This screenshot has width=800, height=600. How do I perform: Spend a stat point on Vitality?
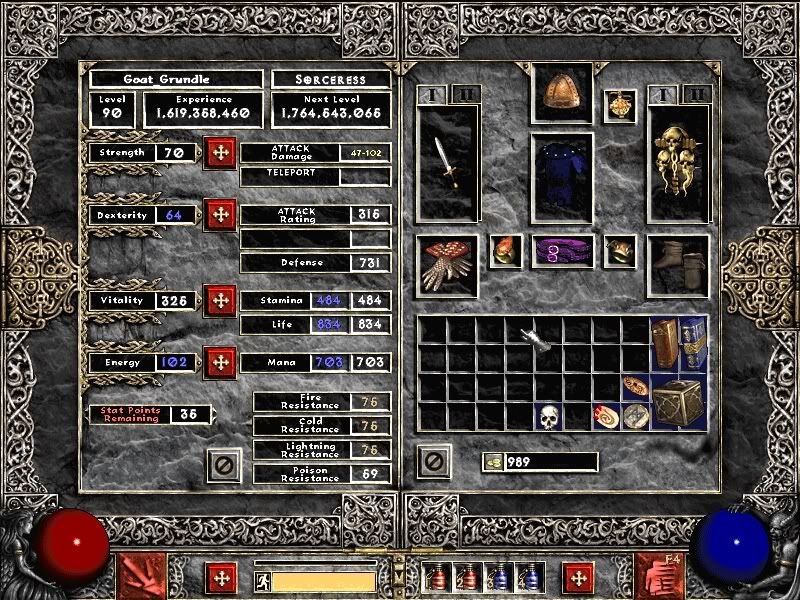(x=220, y=301)
